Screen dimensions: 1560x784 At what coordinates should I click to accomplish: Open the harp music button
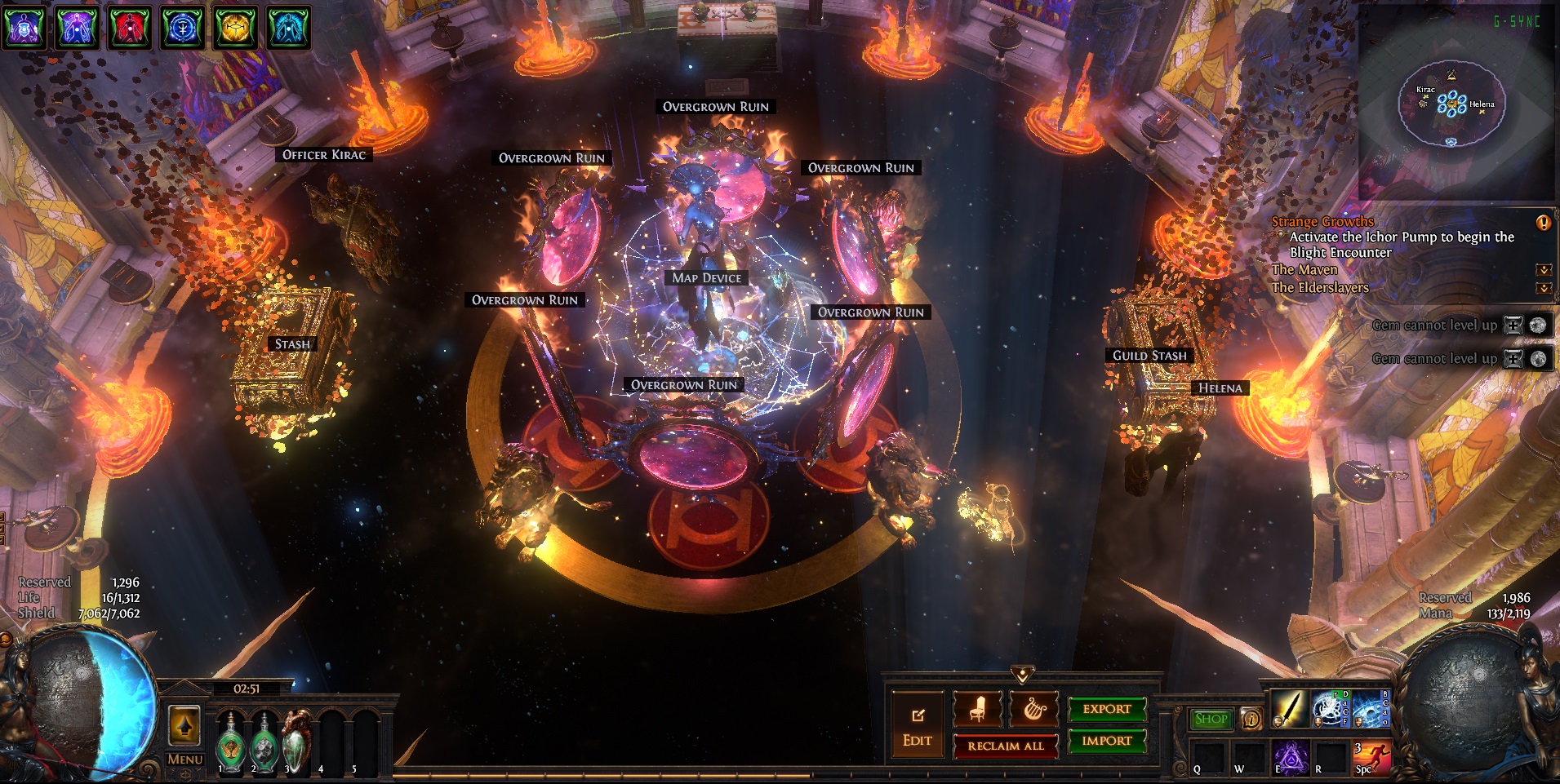1033,710
